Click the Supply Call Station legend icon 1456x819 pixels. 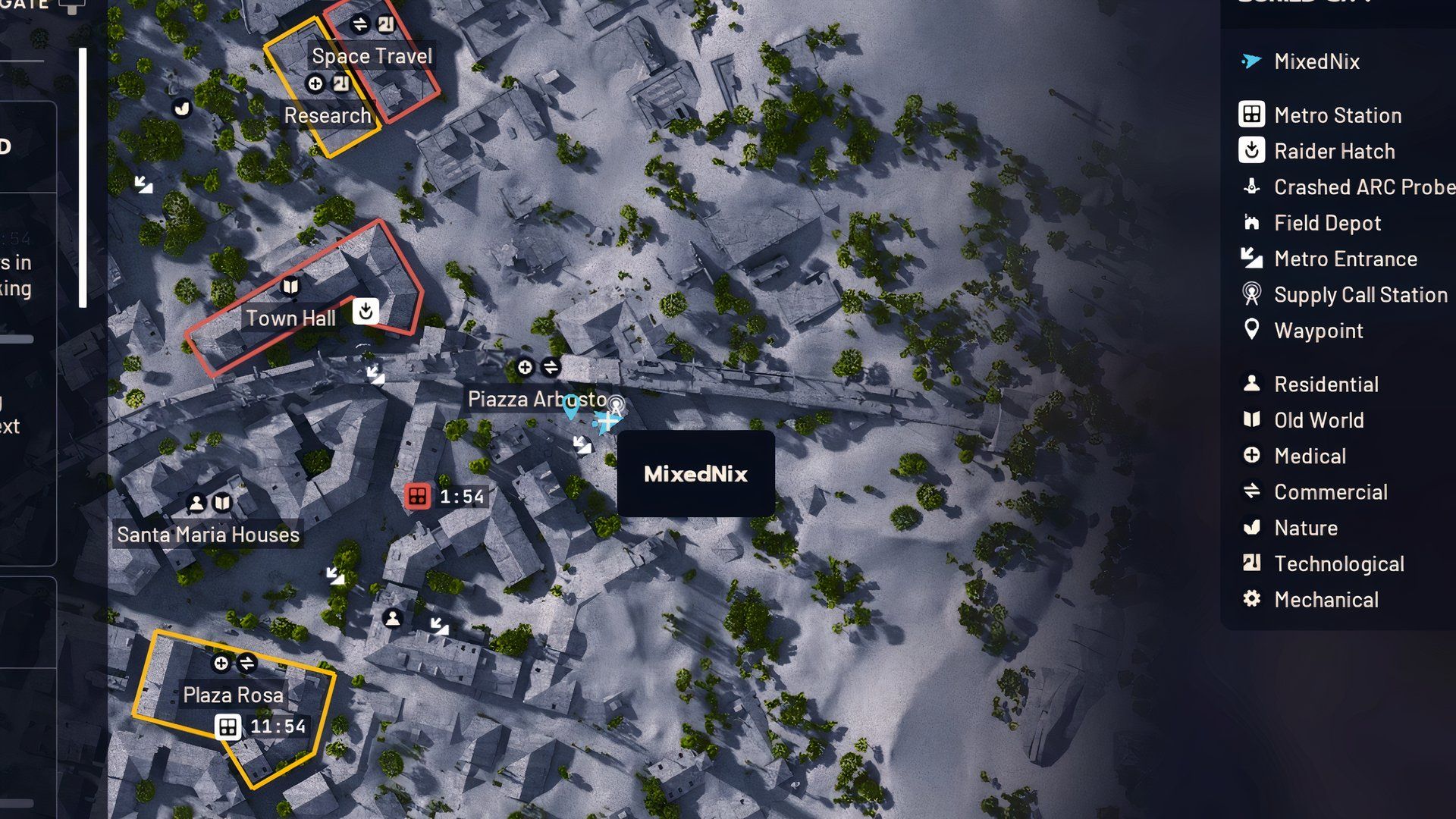pyautogui.click(x=1250, y=295)
